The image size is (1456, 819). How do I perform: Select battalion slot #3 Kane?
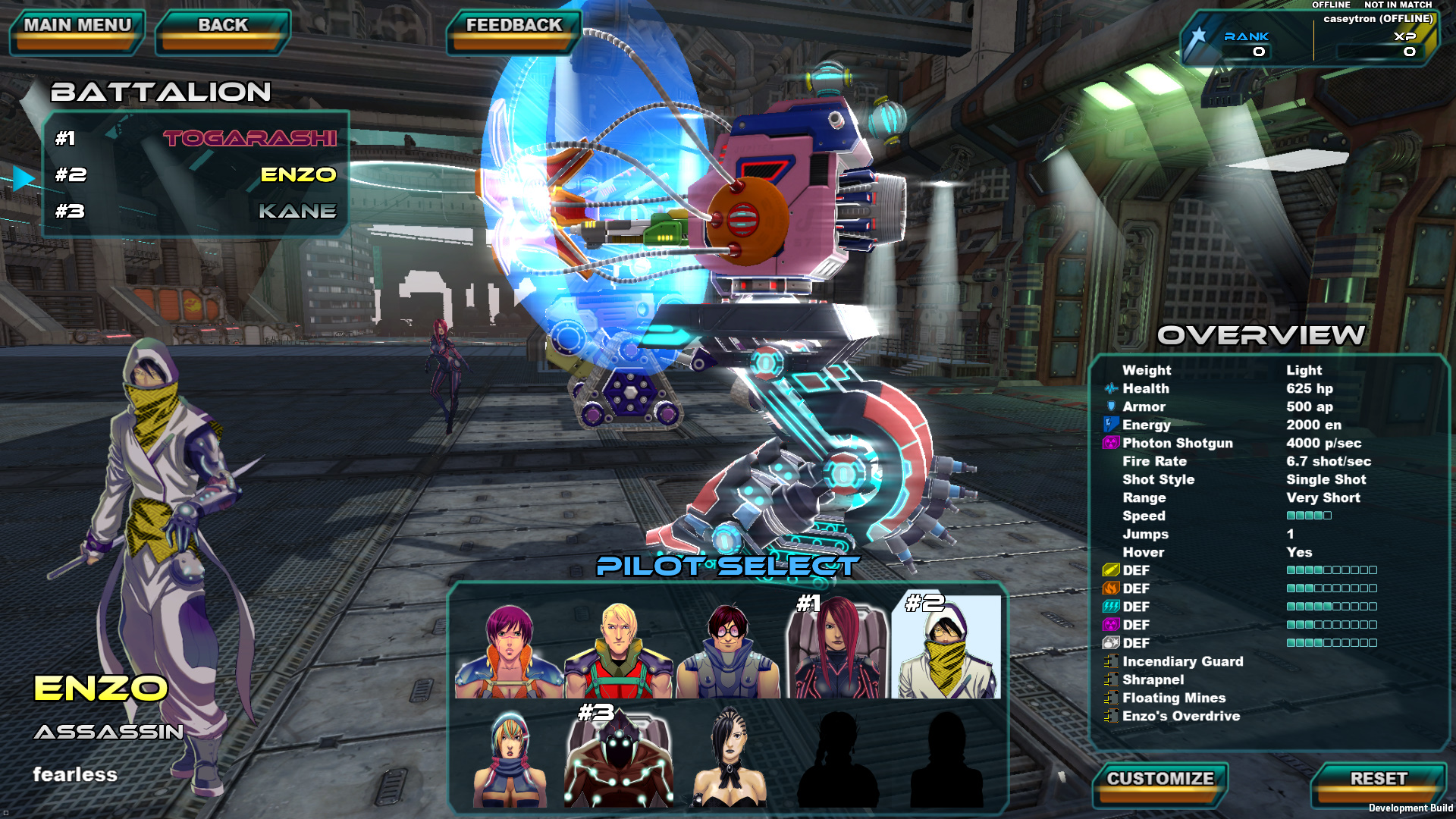[x=196, y=211]
